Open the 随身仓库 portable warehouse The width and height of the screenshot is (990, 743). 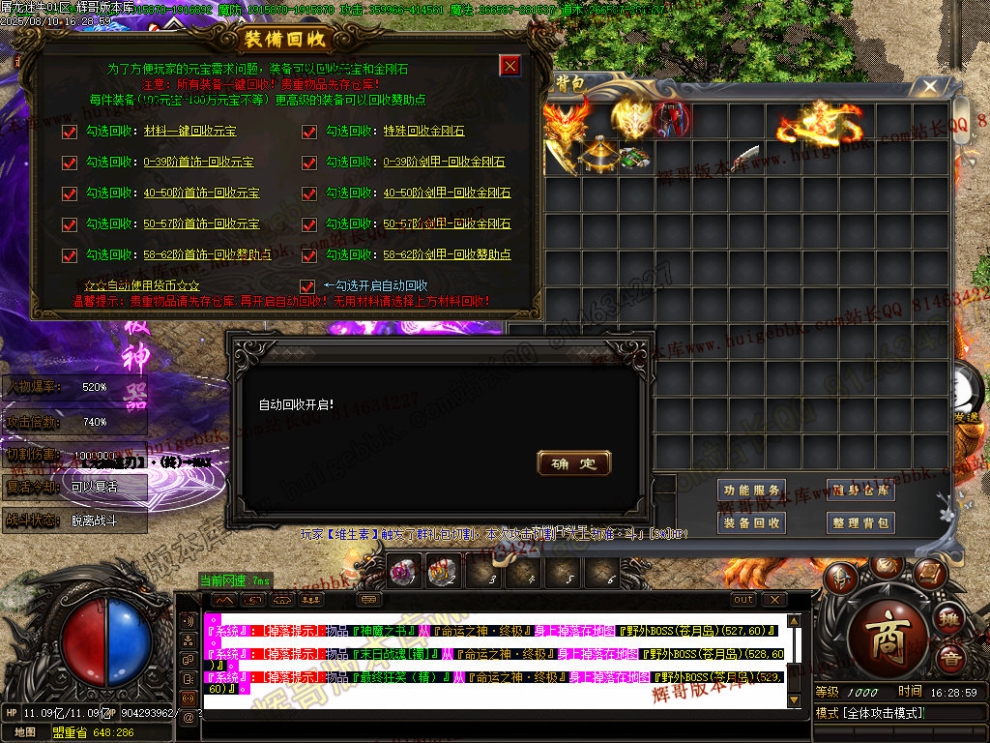click(x=860, y=491)
